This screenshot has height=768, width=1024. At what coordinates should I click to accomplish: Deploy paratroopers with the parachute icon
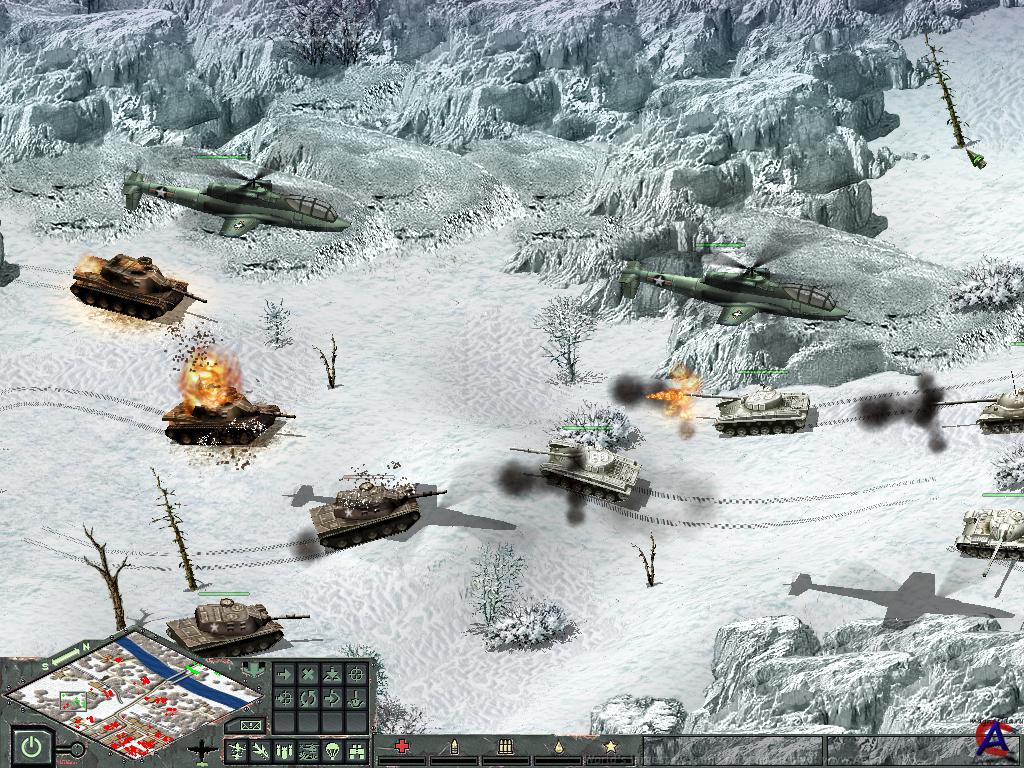332,750
